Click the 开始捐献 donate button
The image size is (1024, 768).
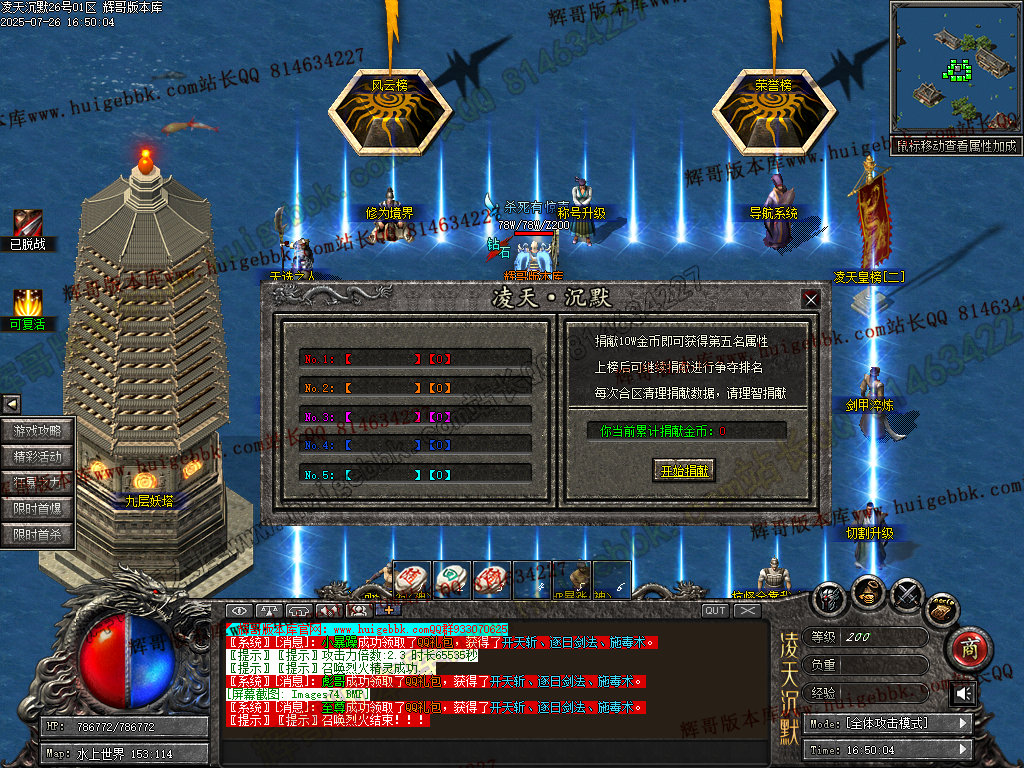685,471
